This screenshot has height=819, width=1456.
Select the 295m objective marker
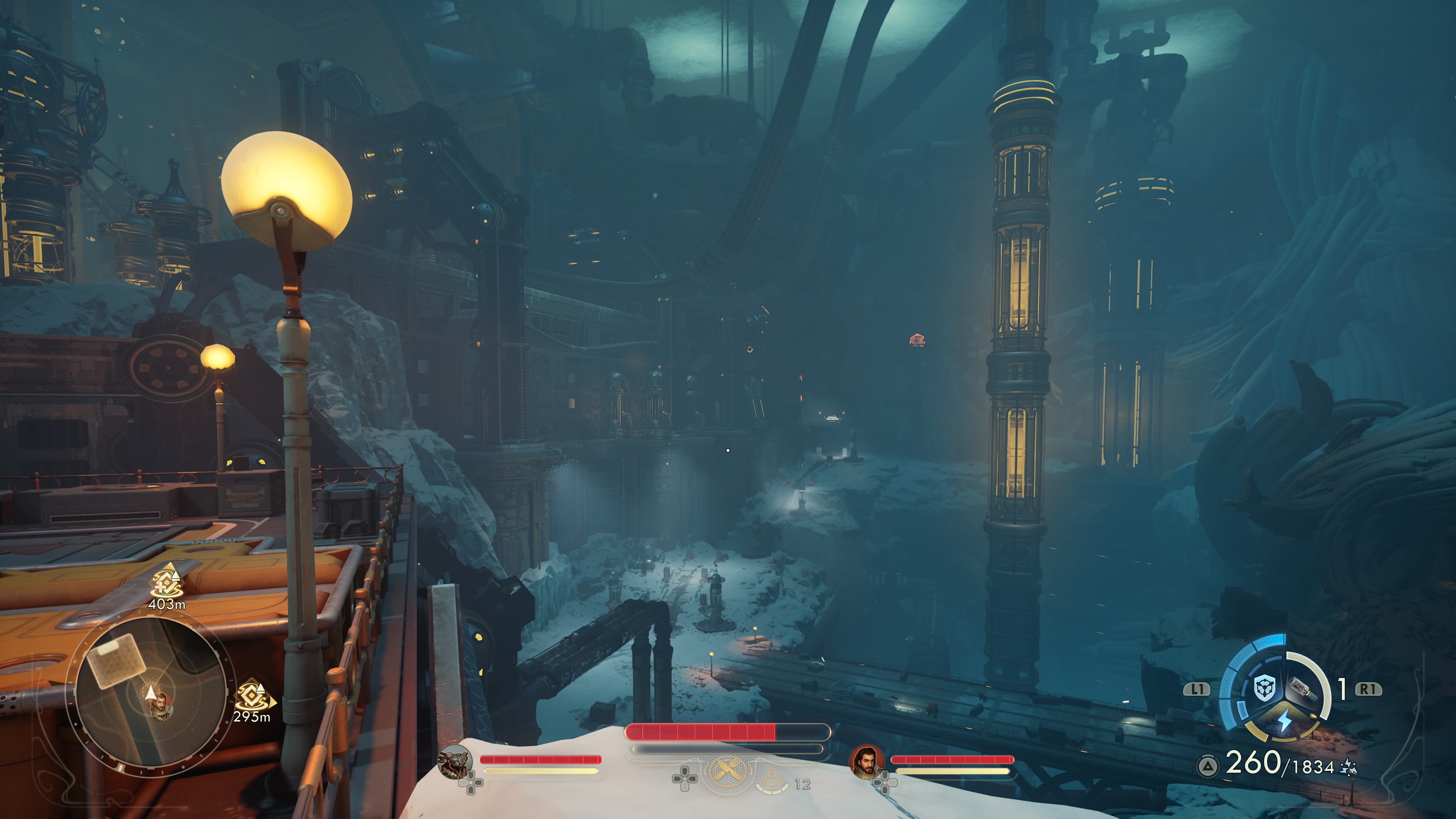[251, 698]
